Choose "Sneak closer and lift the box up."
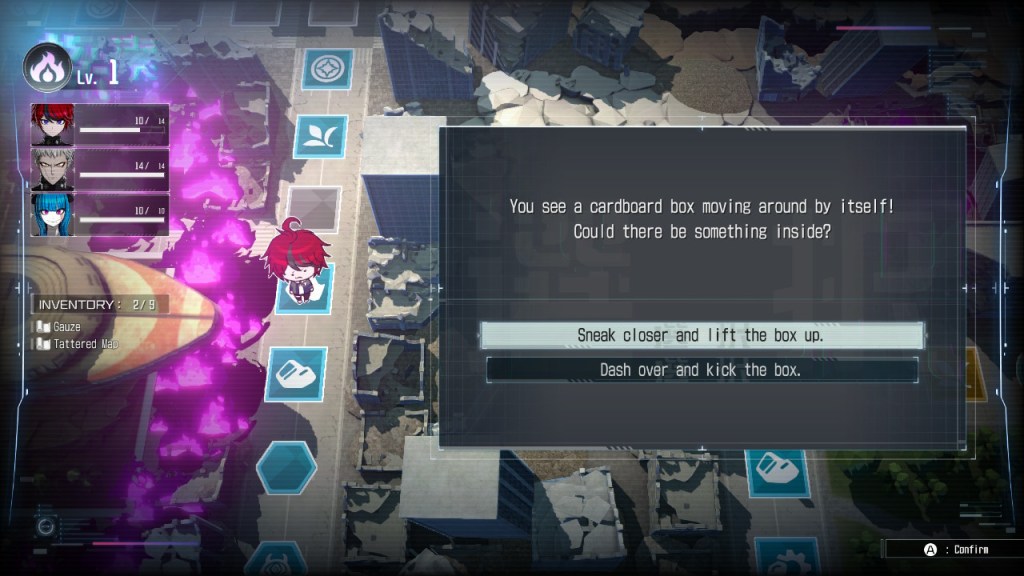 701,335
